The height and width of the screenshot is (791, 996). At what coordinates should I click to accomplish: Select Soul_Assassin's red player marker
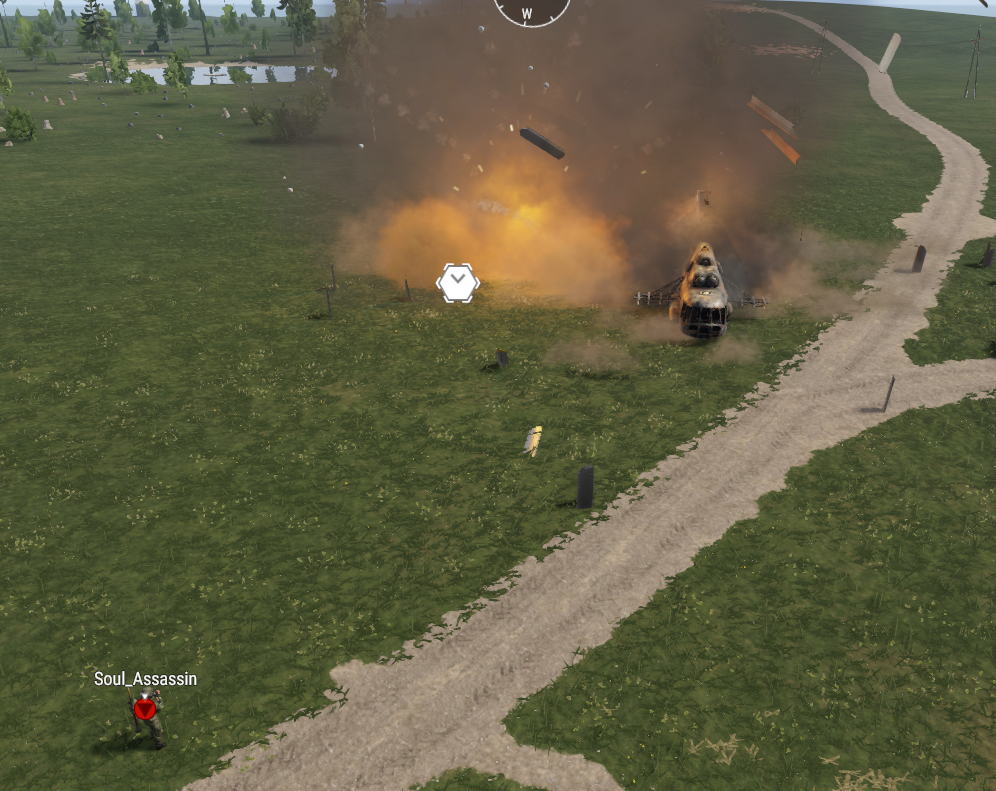pyautogui.click(x=145, y=708)
